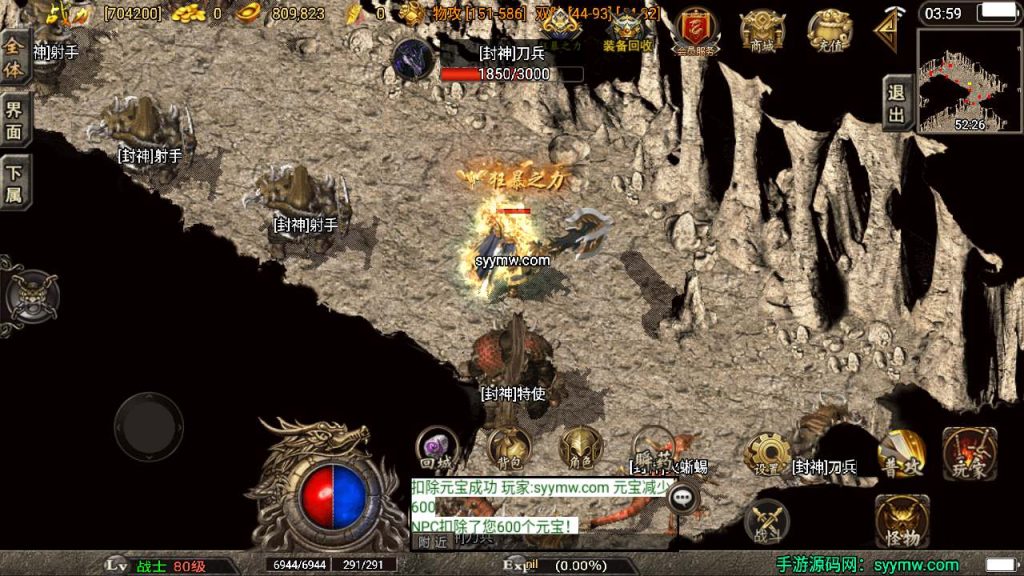Select the 怪物 monster target button

point(901,520)
